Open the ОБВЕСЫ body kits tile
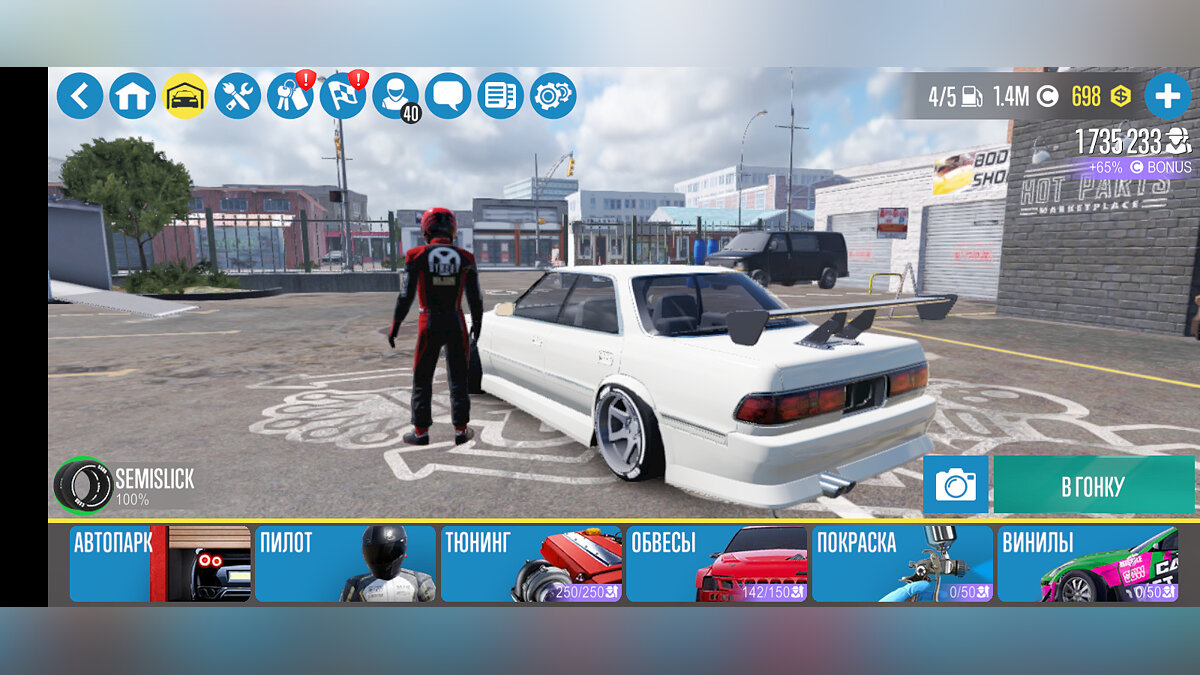This screenshot has width=1200, height=675. click(717, 564)
